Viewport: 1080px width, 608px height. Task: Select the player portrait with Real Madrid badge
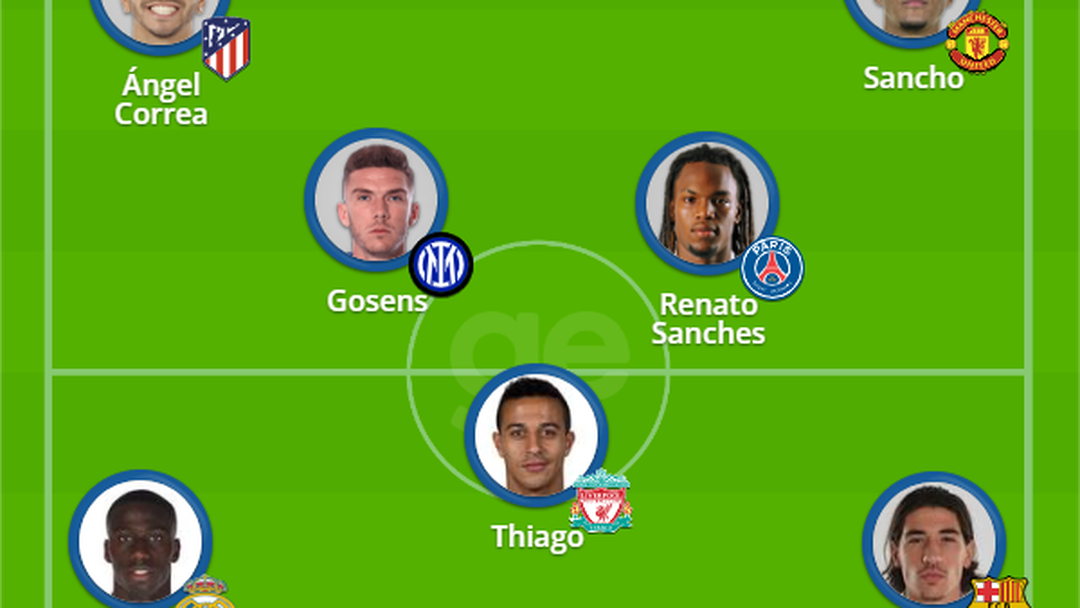[140, 540]
